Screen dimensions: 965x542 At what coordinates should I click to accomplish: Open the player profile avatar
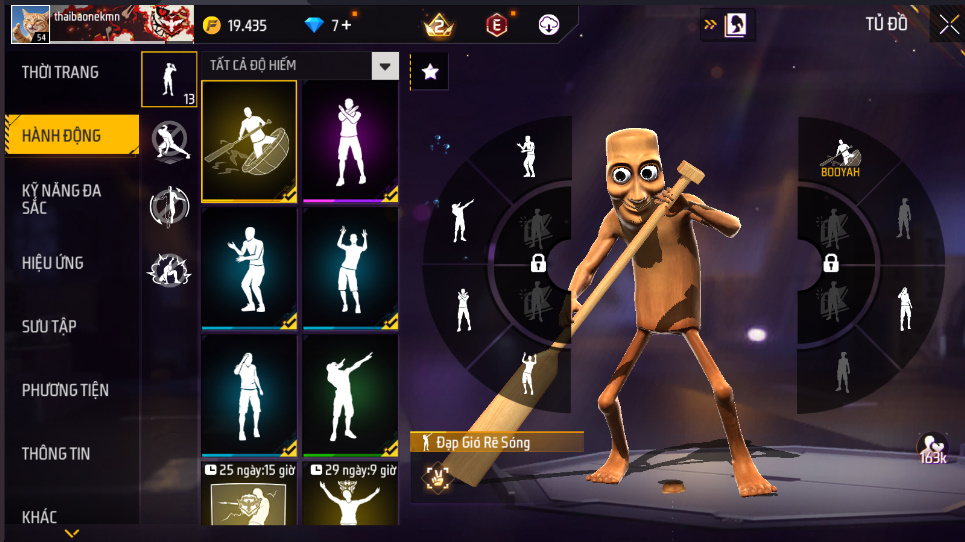30,24
